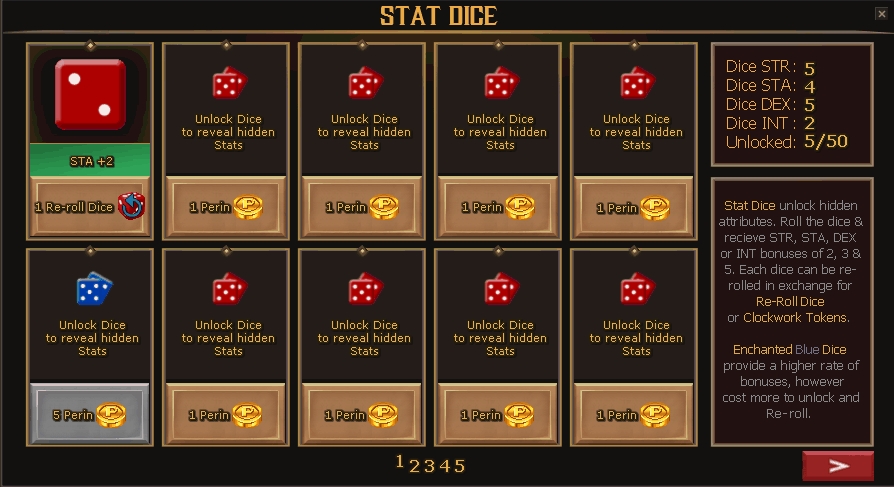Select page 1 of dice
This screenshot has width=894, height=487.
coord(400,463)
